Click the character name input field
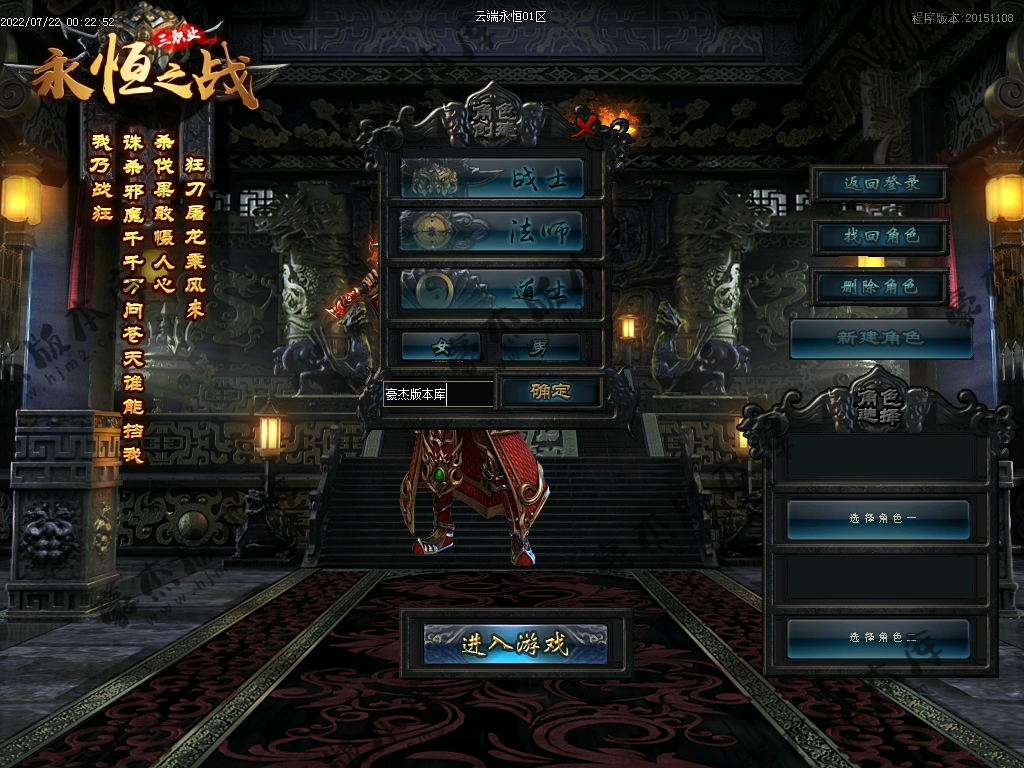Screen dimensions: 1024x768 coord(438,394)
